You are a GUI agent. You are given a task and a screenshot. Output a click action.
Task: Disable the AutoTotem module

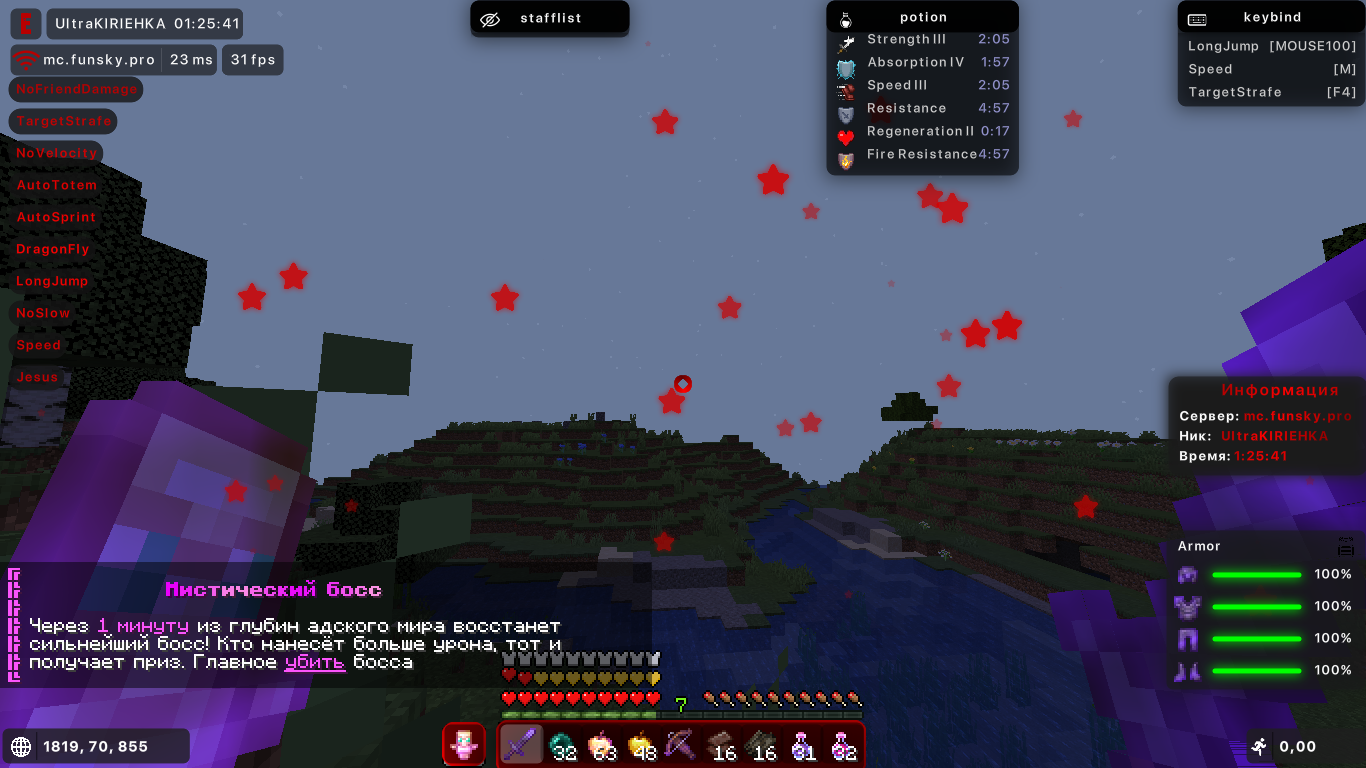pyautogui.click(x=56, y=185)
